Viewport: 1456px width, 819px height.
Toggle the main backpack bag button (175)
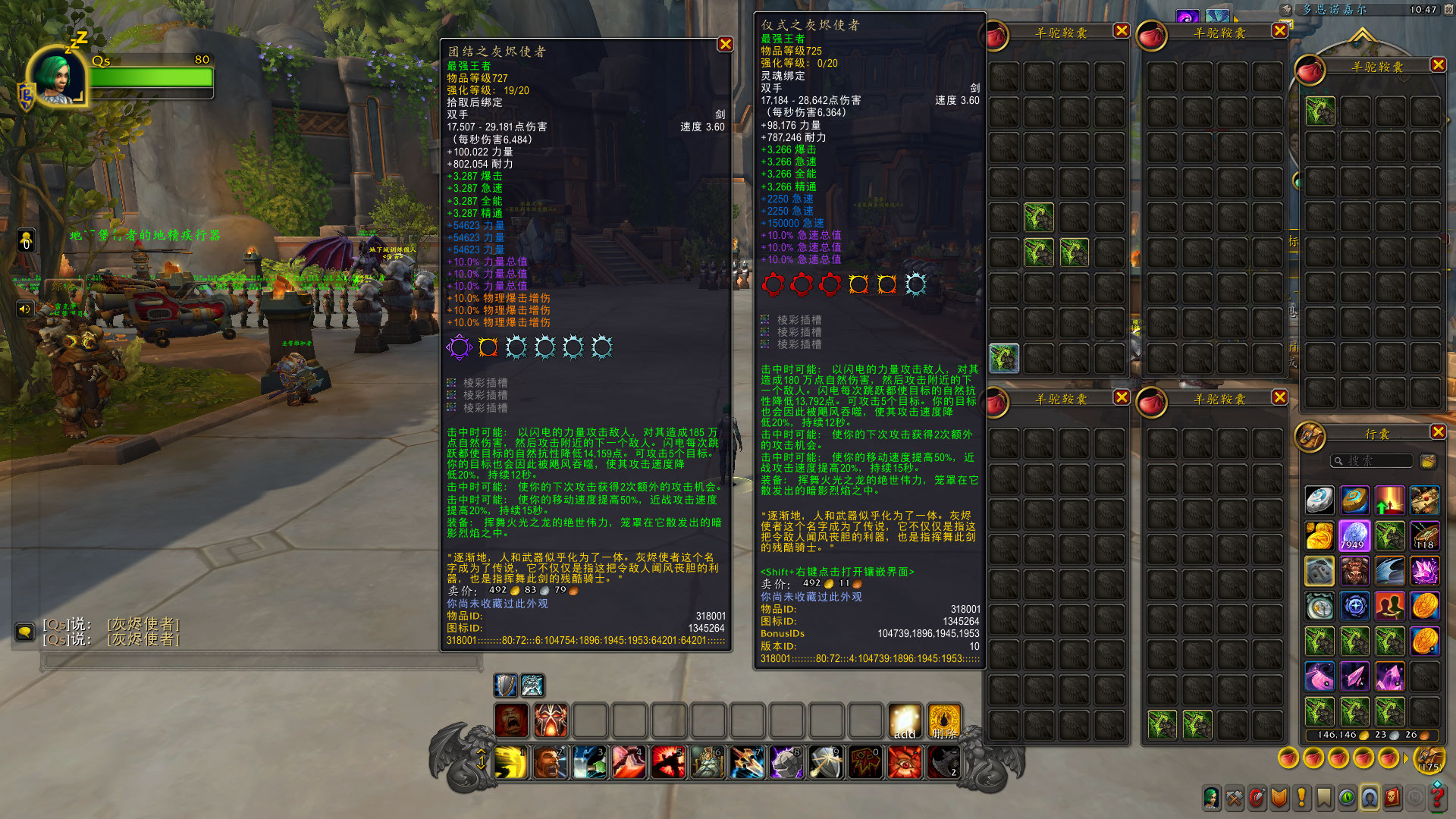coord(1429,758)
